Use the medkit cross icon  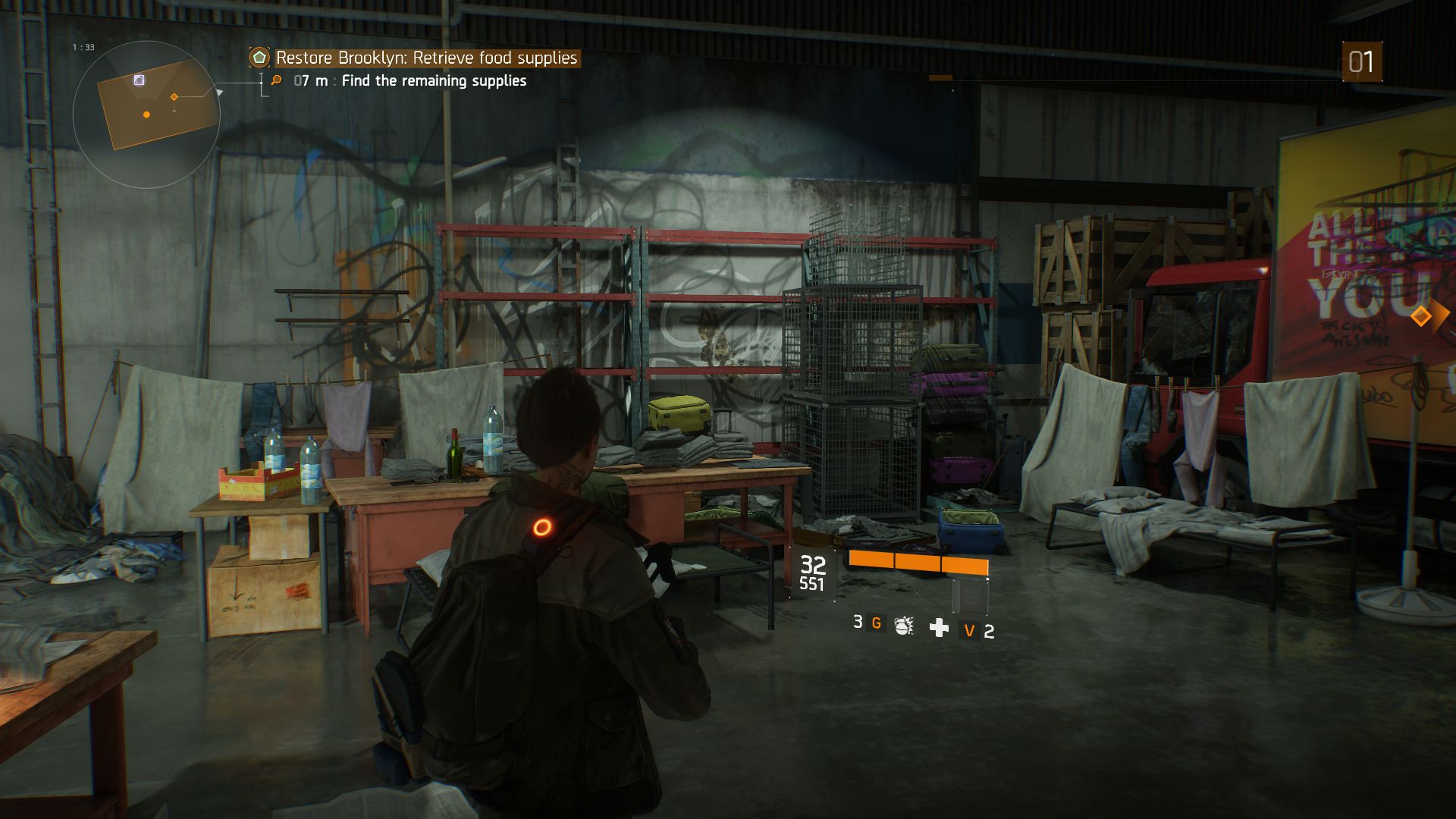939,628
